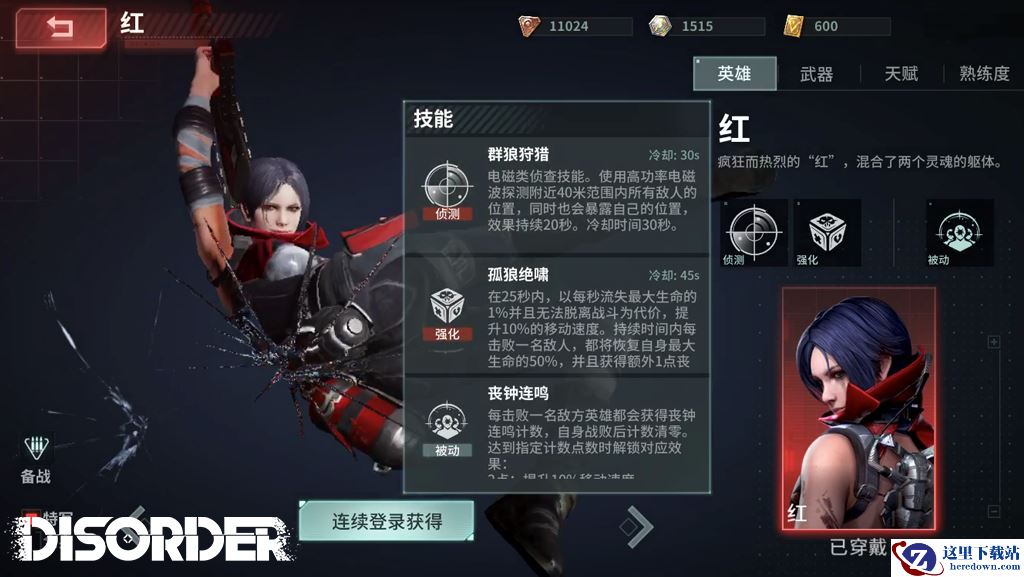Zoom out with the minus button
Image resolution: width=1024 pixels, height=577 pixels.
pos(993,511)
